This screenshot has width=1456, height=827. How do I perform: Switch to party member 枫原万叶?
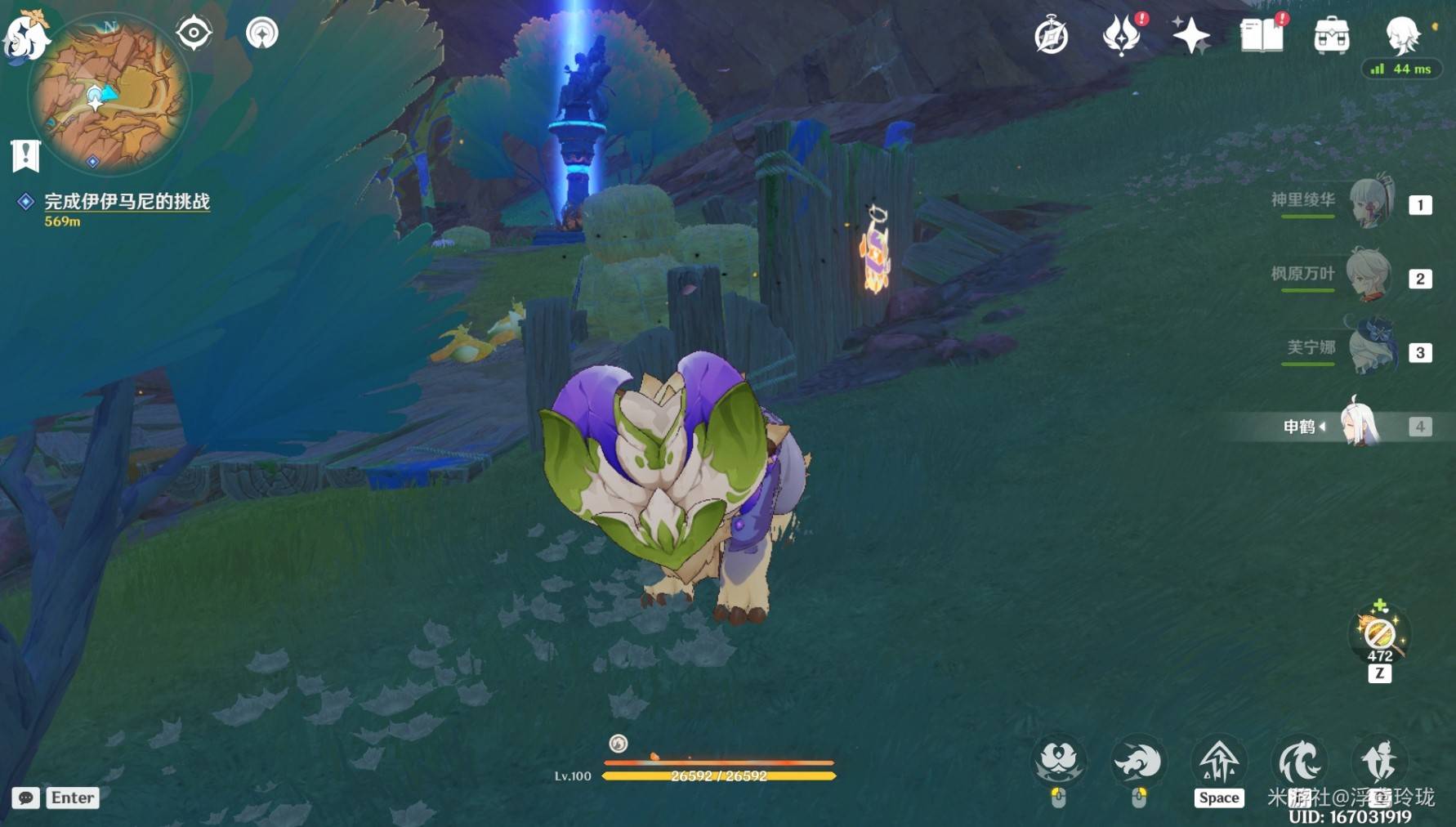point(1370,277)
